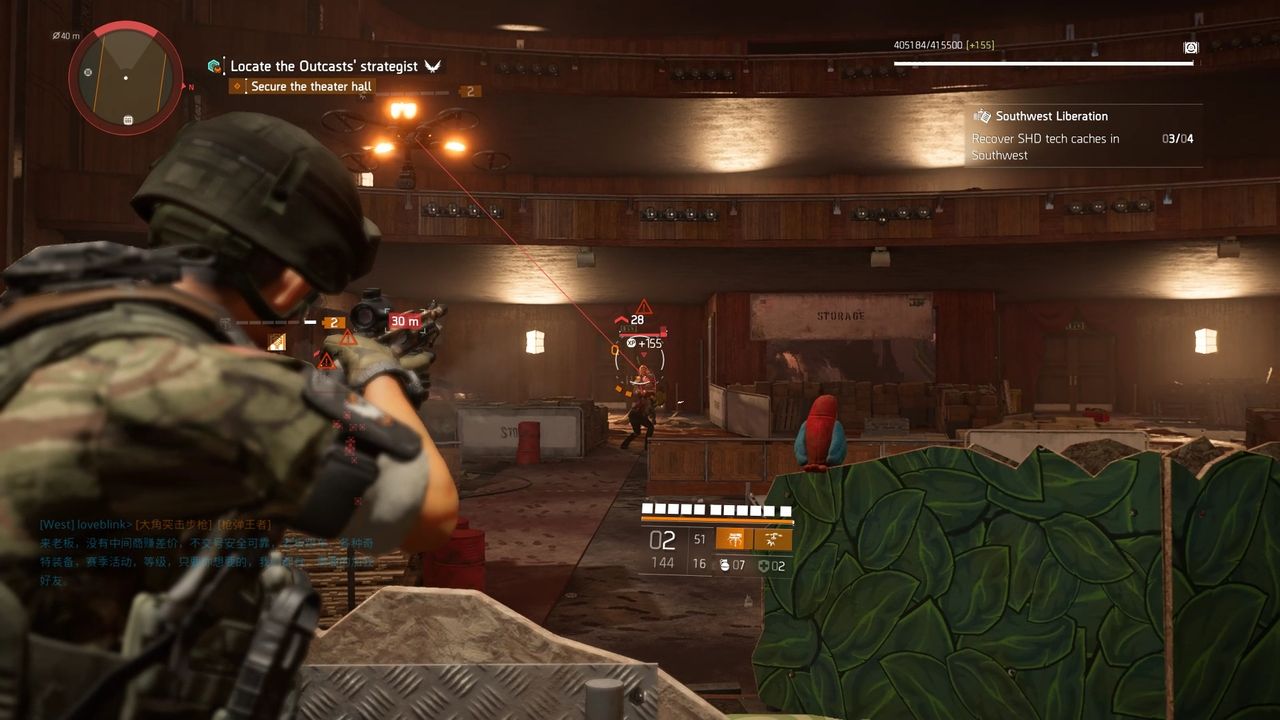This screenshot has height=720, width=1280.
Task: Activate the drone skill icon
Action: click(773, 539)
